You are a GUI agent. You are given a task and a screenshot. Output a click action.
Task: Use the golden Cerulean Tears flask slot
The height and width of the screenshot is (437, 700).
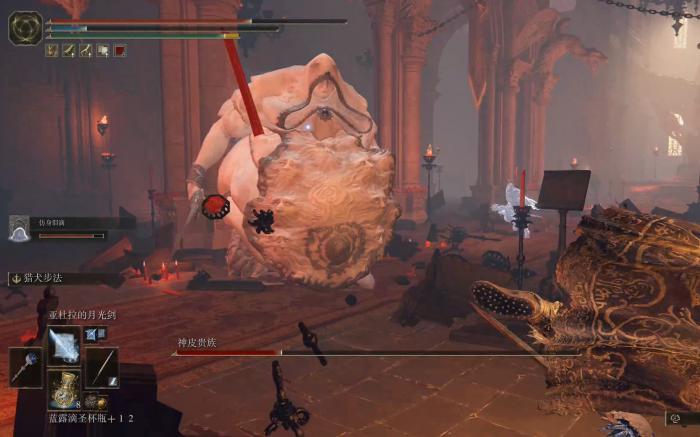tap(64, 389)
